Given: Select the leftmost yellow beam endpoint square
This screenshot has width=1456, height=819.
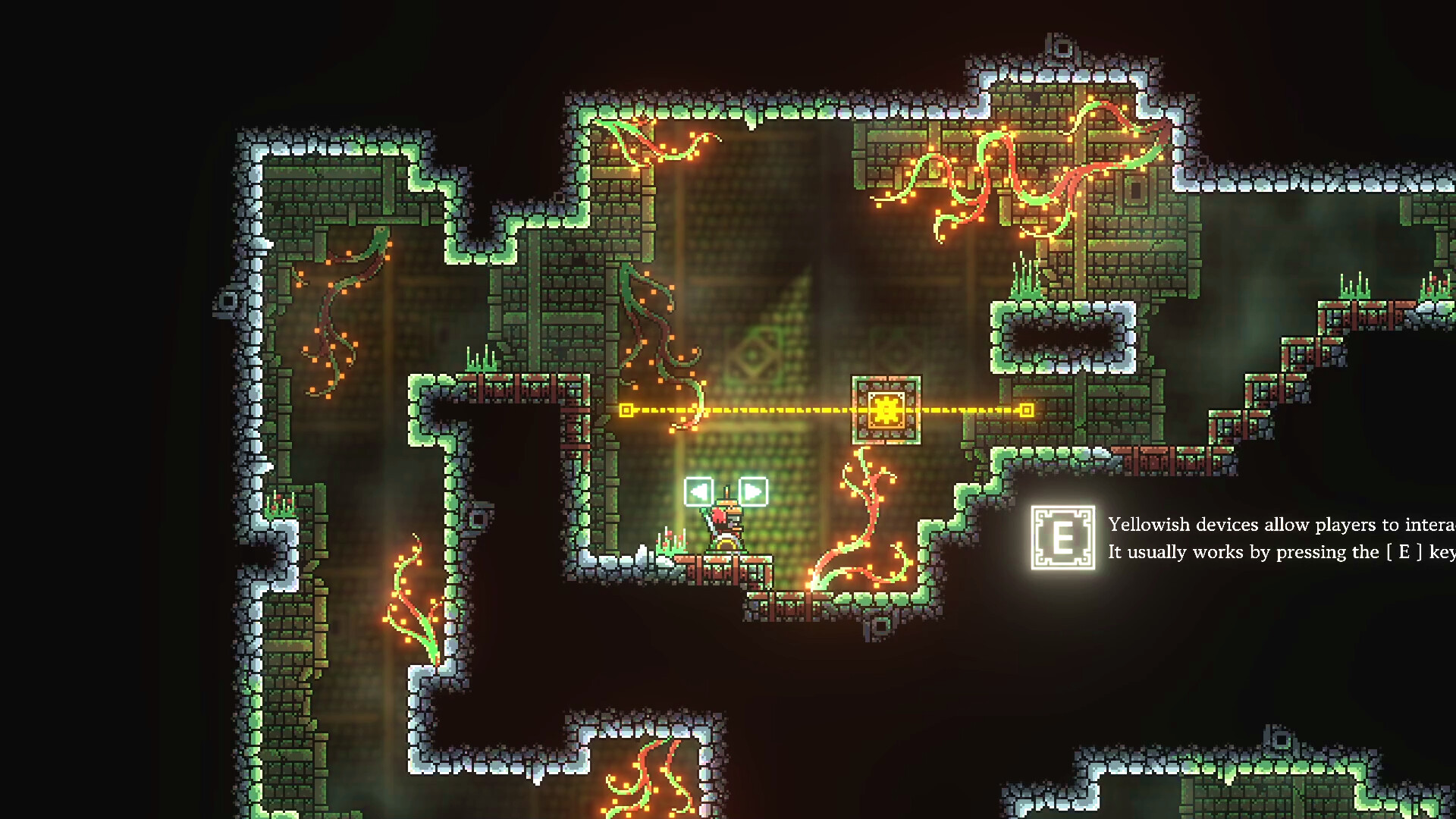Looking at the screenshot, I should point(626,410).
